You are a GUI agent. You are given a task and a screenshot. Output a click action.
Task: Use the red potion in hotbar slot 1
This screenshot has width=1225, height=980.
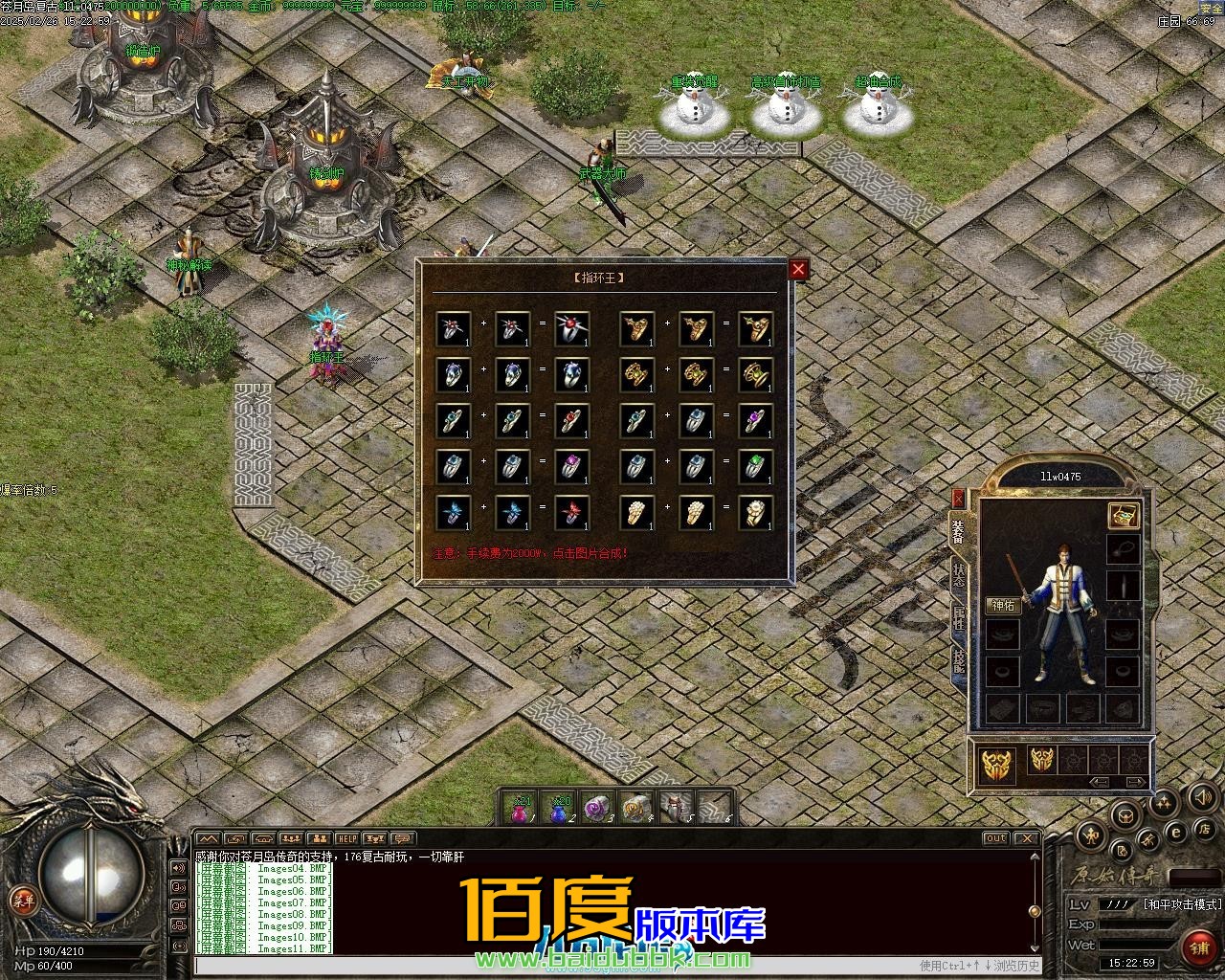pyautogui.click(x=520, y=809)
